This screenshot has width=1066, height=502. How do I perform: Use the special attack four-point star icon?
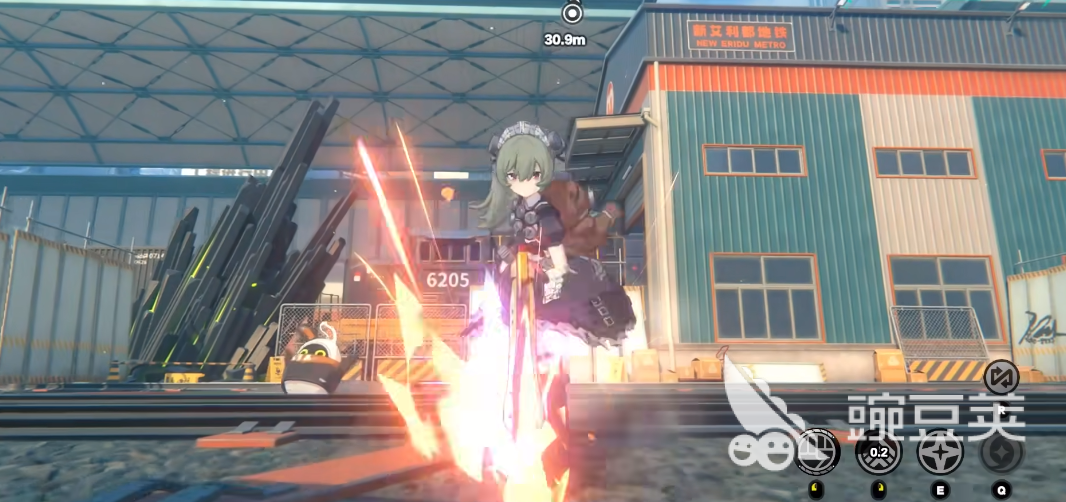[x=940, y=452]
